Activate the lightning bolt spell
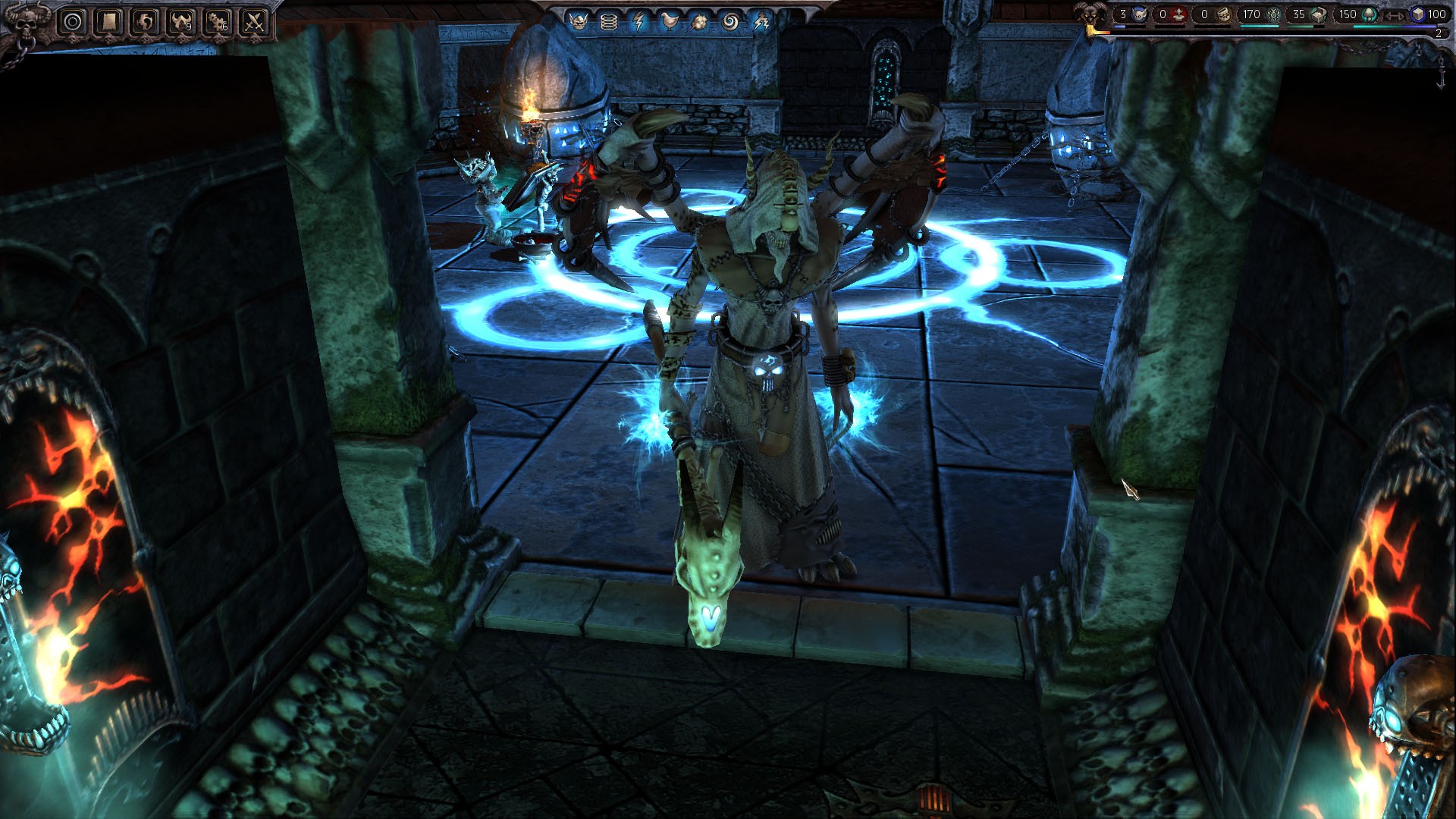This screenshot has height=819, width=1456. [639, 20]
